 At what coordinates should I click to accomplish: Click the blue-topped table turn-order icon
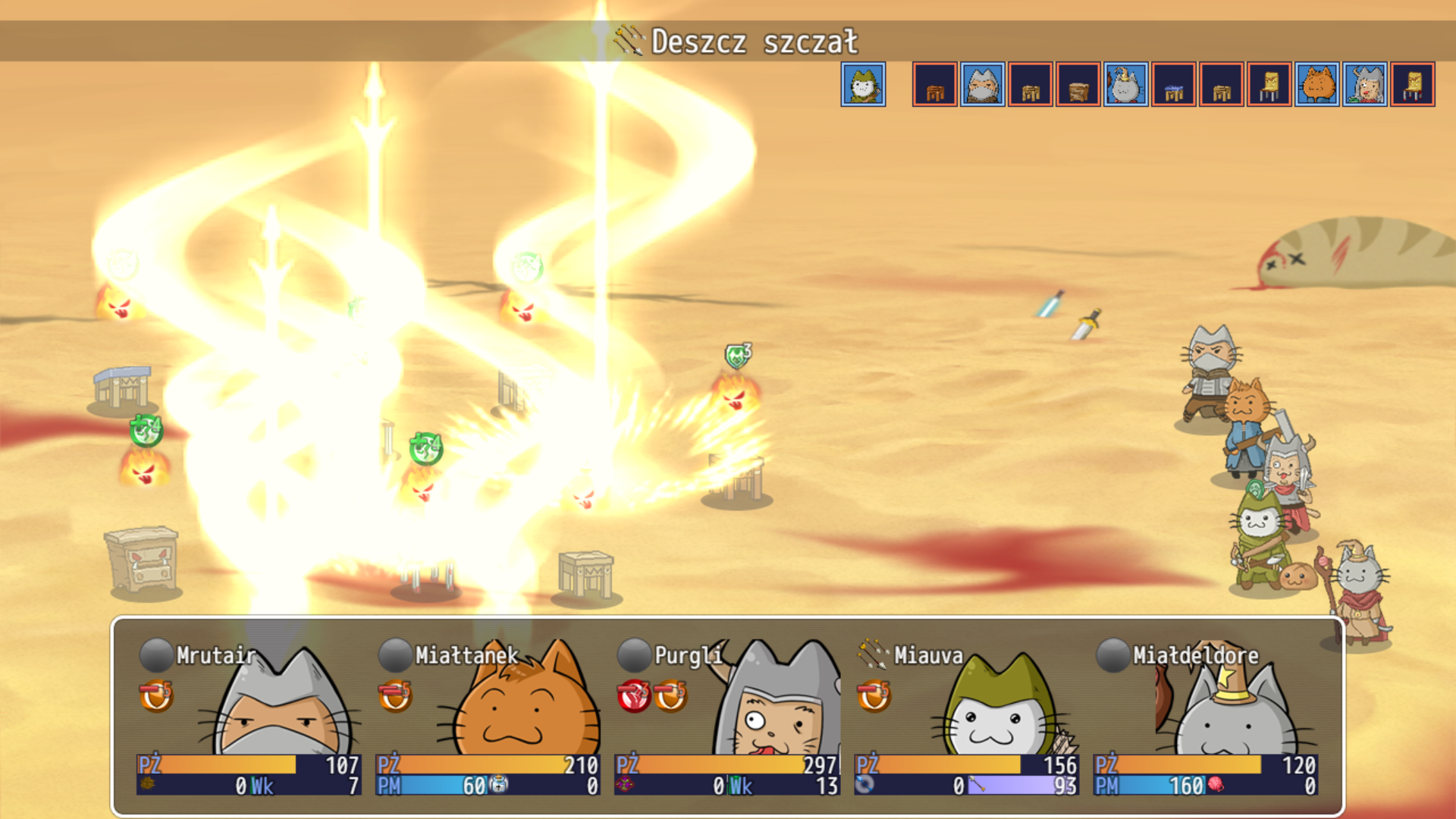click(x=1174, y=84)
